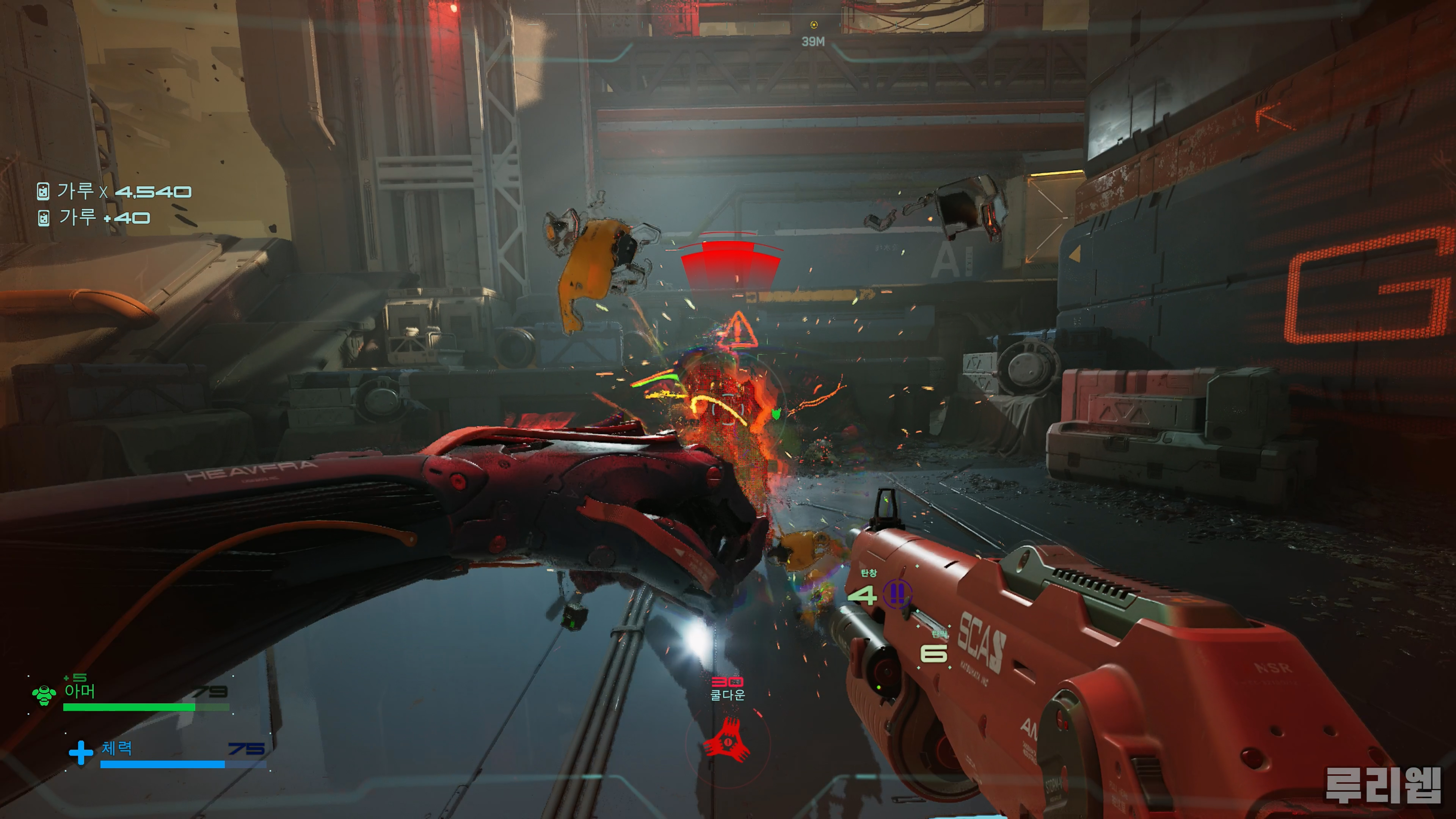Image resolution: width=1456 pixels, height=819 pixels.
Task: Click the green armor icon beside 아머
Action: (44, 695)
